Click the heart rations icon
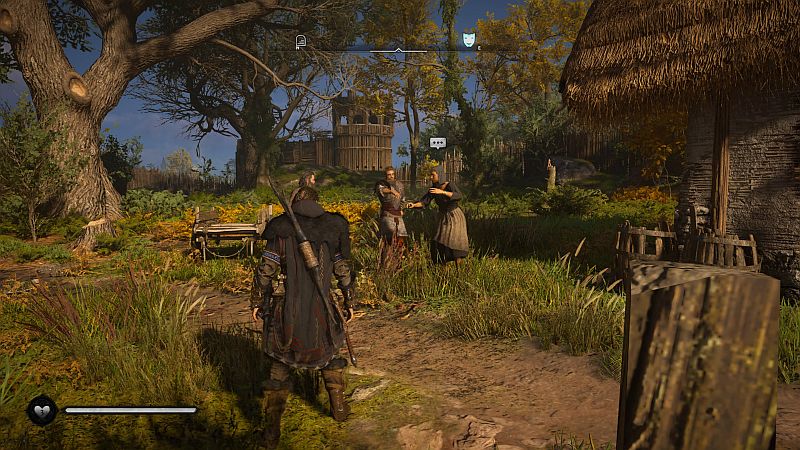 coord(41,410)
